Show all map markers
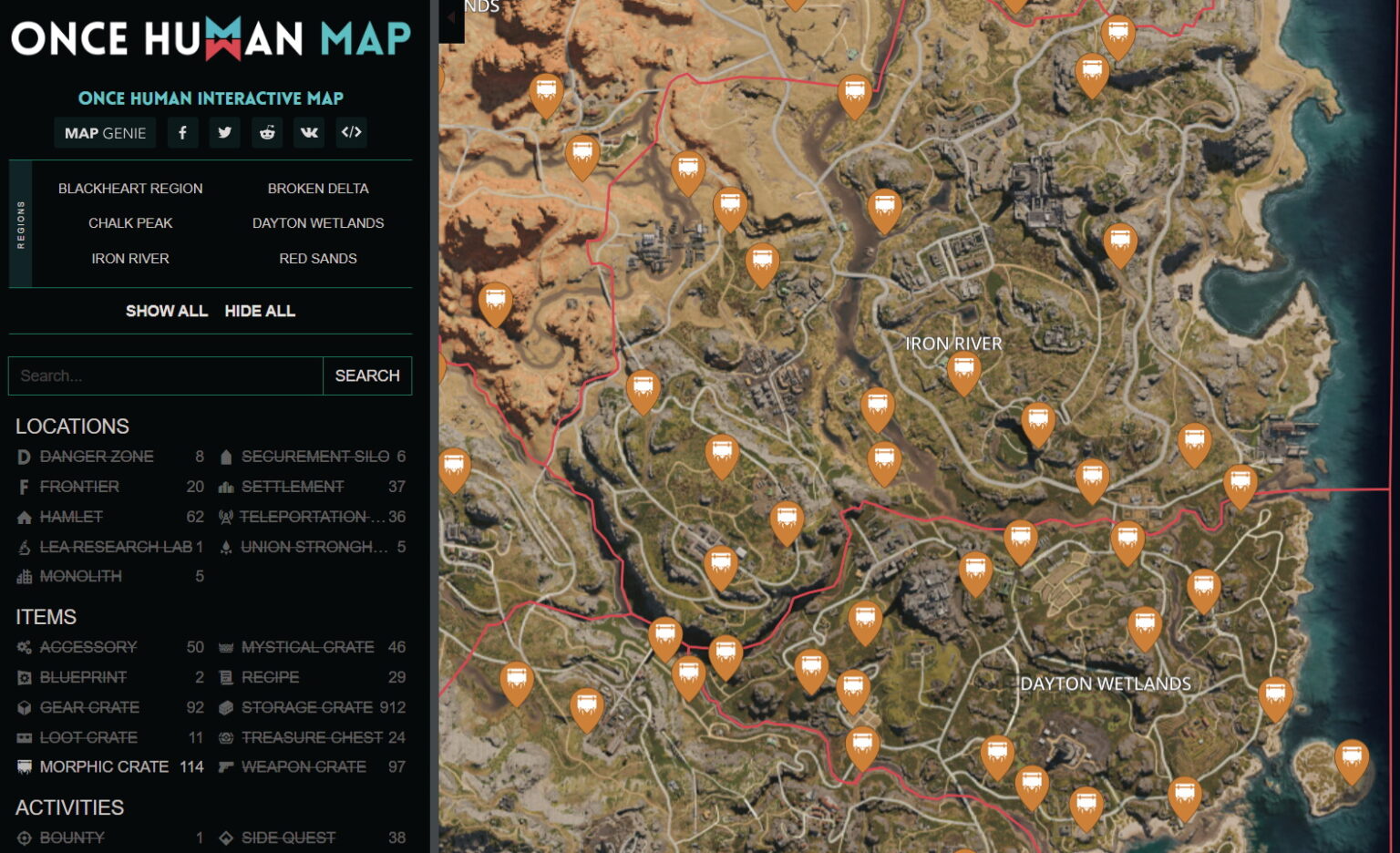The width and height of the screenshot is (1400, 853). 167,312
